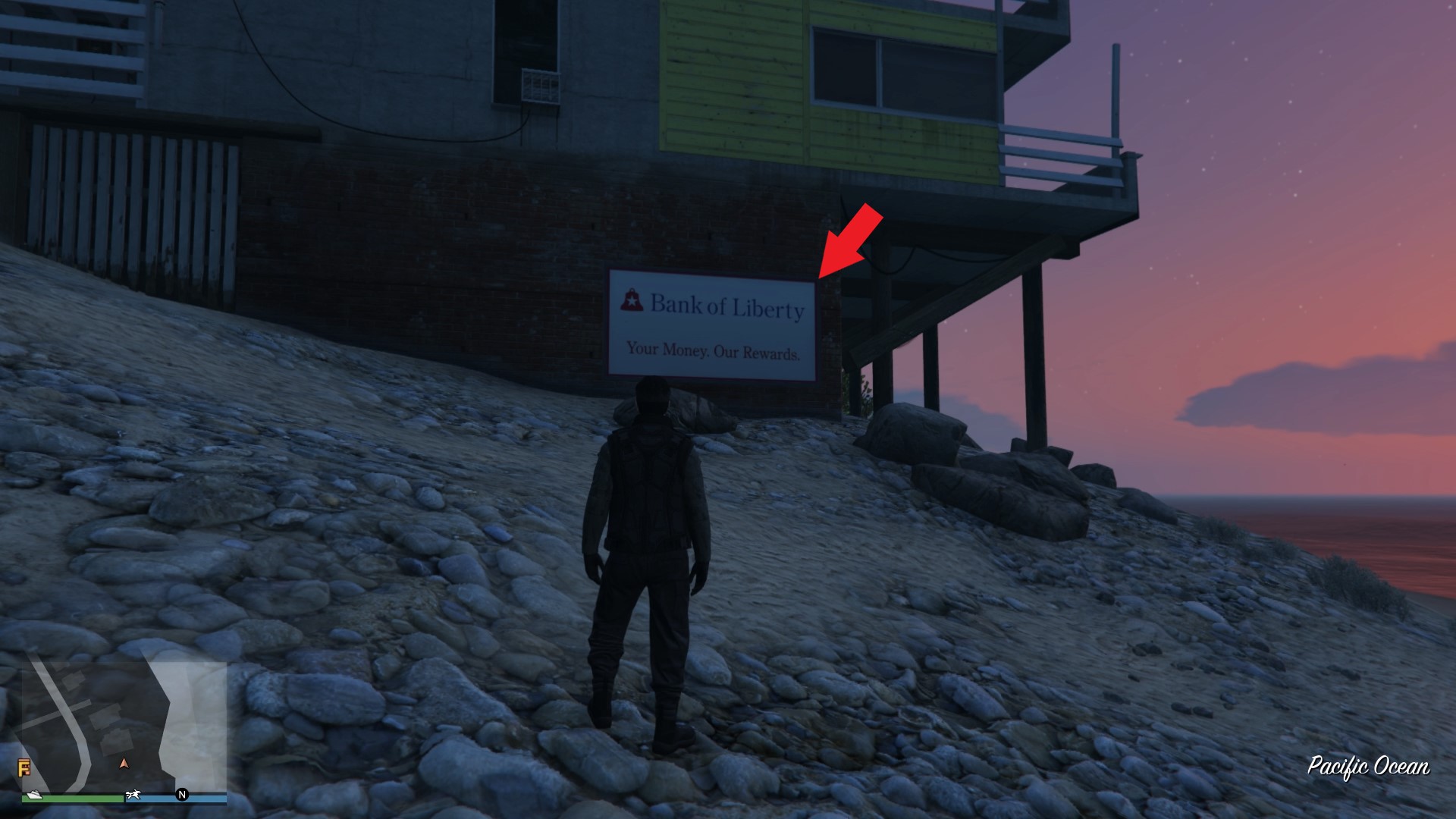Click the air conditioning unit on the wall
Viewport: 1456px width, 819px height.
[540, 86]
